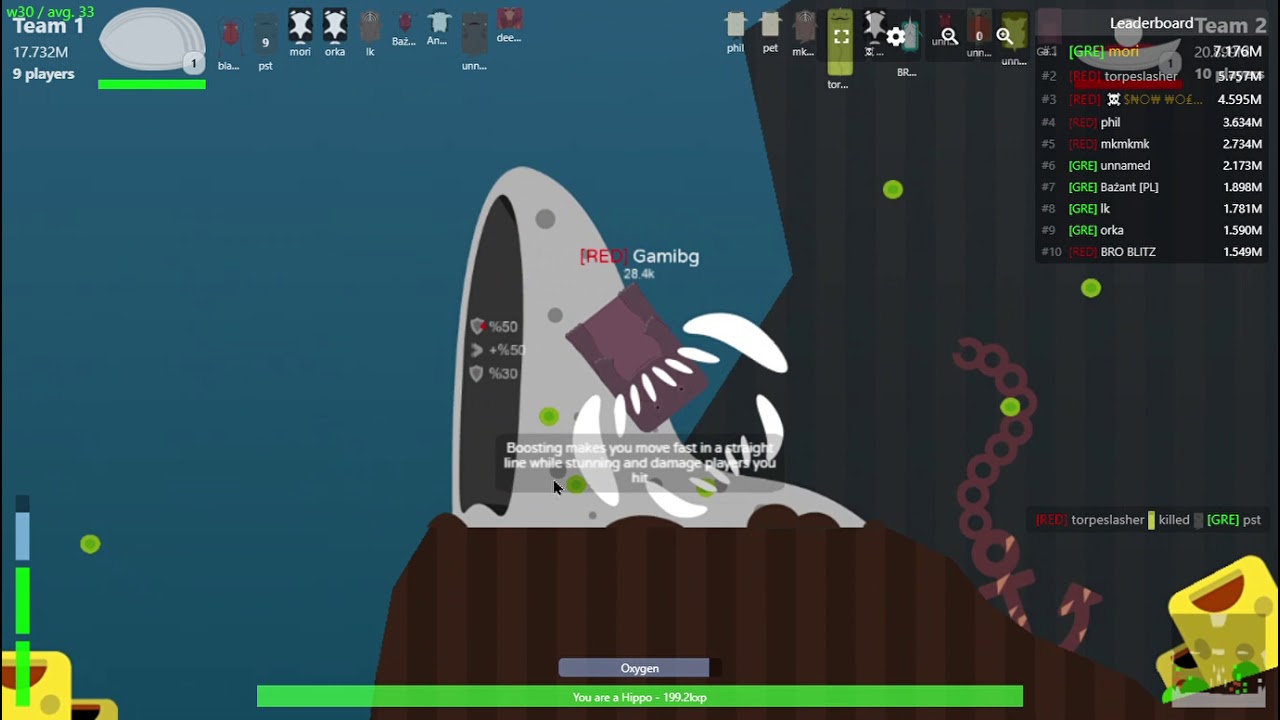
Task: Zoom in using the plus magnifier icon
Action: pos(1004,35)
